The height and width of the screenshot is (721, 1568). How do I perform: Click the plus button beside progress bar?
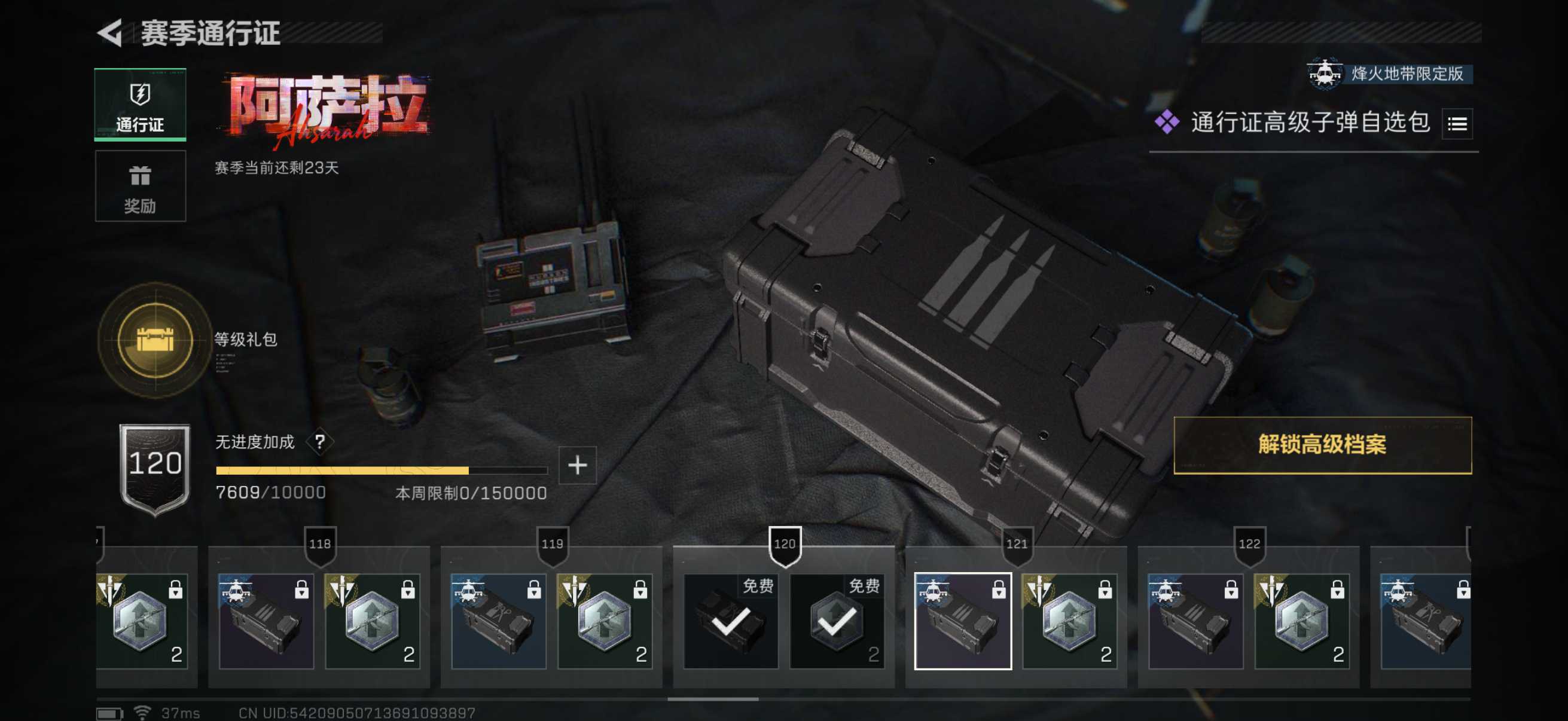pyautogui.click(x=577, y=466)
